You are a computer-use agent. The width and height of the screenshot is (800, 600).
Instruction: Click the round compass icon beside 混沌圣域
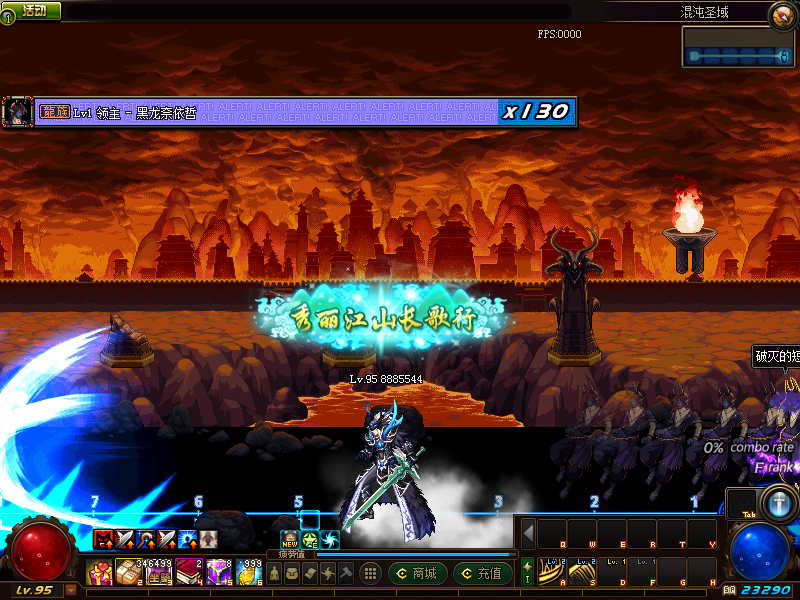tap(782, 14)
